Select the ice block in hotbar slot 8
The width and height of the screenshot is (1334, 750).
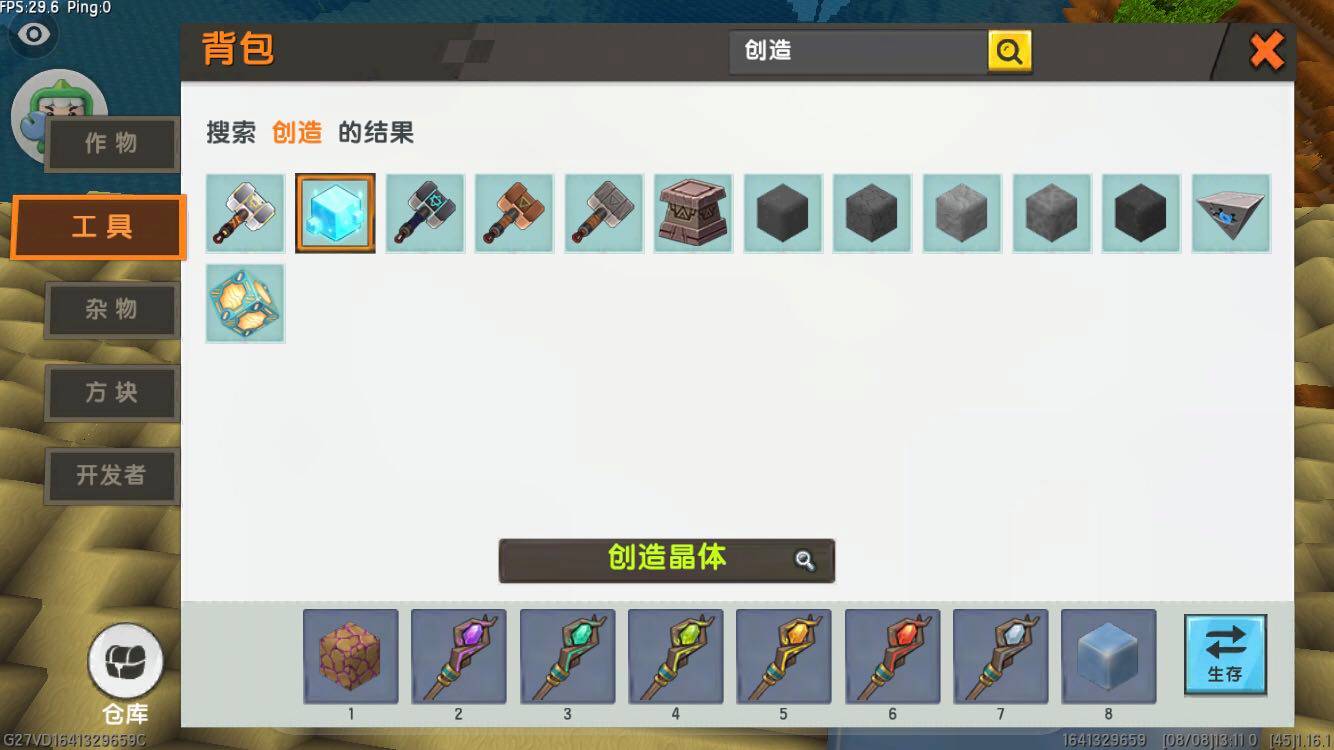coord(1108,657)
